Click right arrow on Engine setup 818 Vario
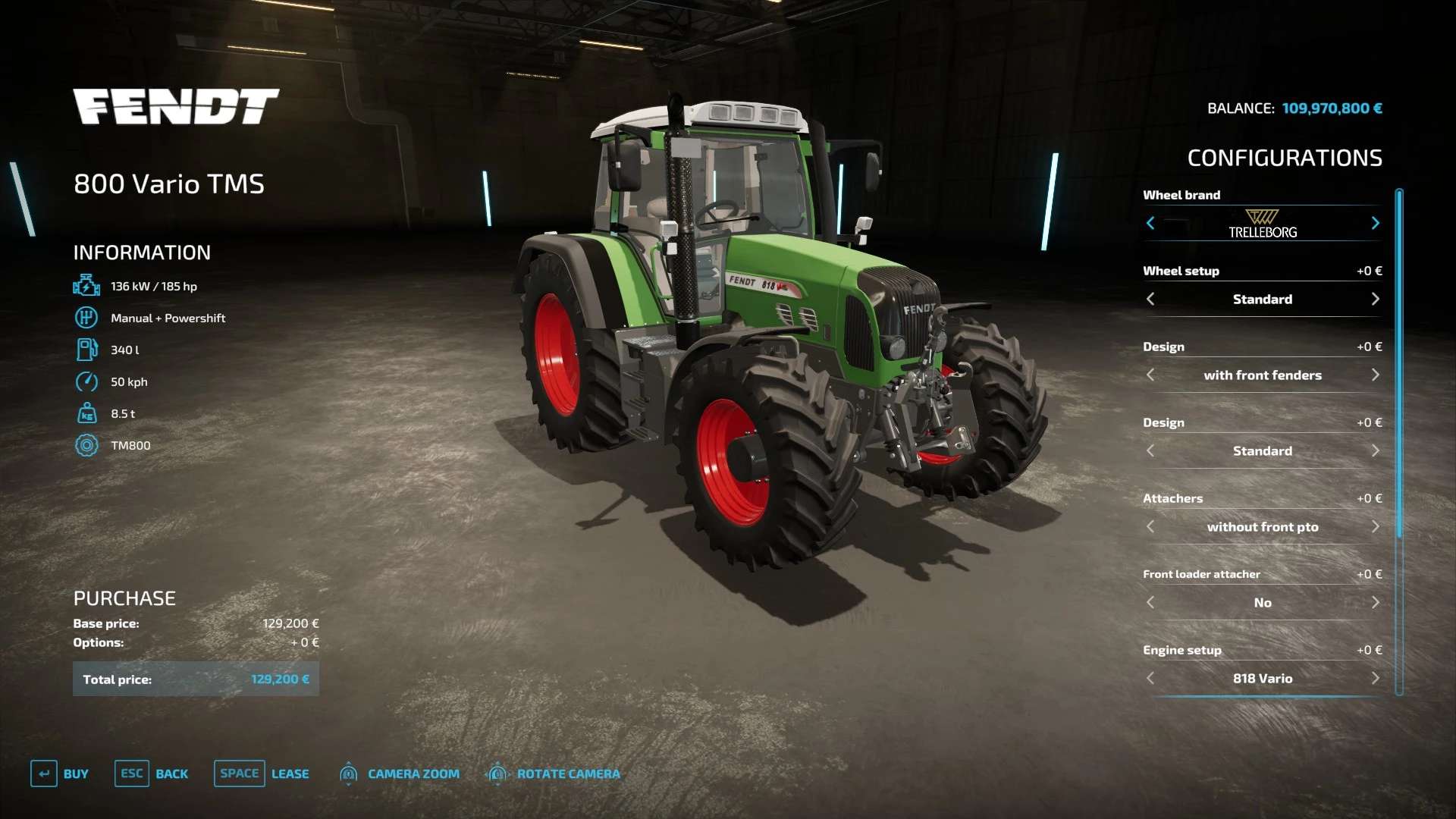The width and height of the screenshot is (1456, 819). 1376,678
